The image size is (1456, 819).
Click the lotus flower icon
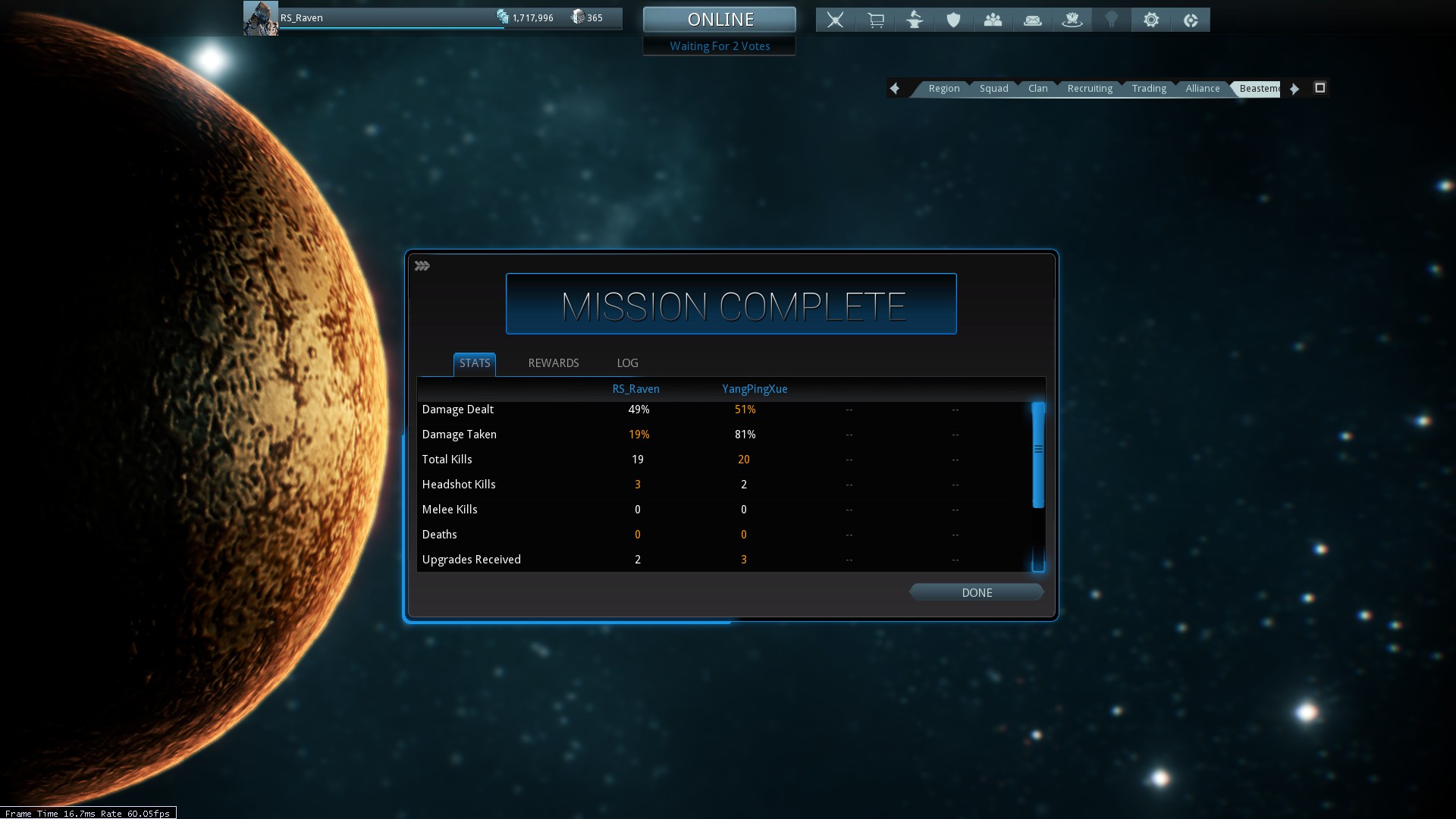1072,20
